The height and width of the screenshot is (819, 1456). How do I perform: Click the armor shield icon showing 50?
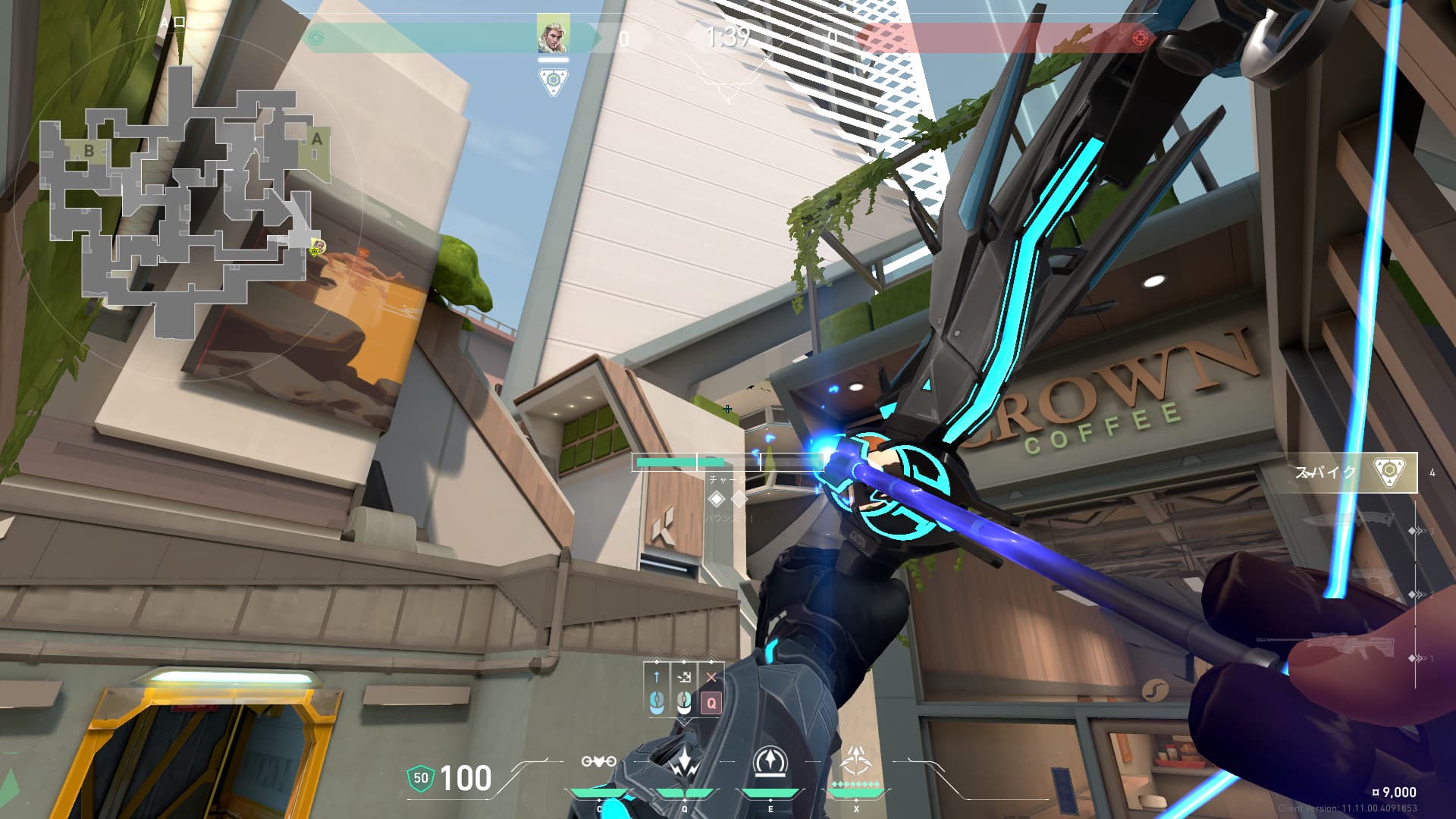point(421,777)
